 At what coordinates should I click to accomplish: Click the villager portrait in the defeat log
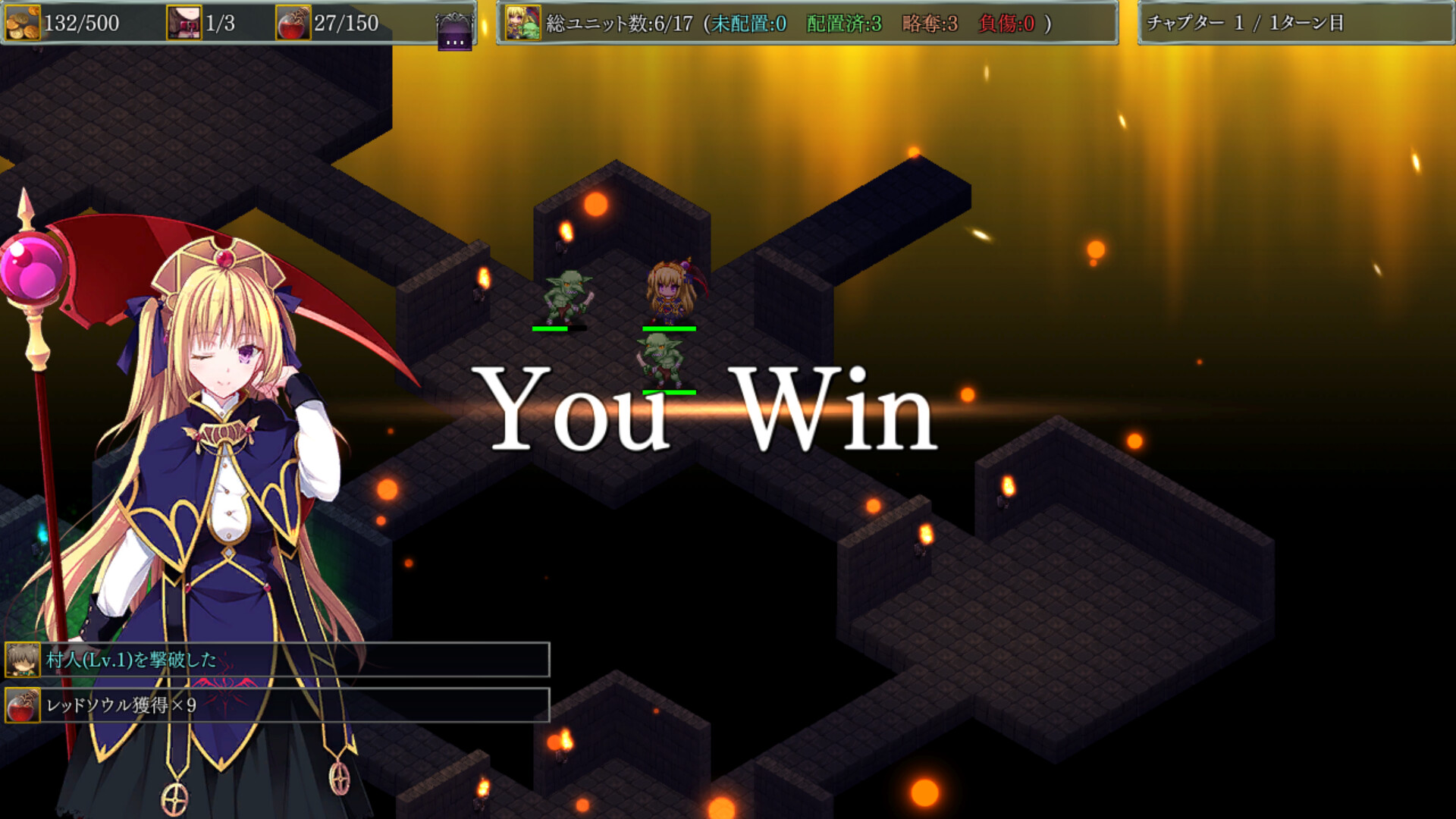coord(23,660)
